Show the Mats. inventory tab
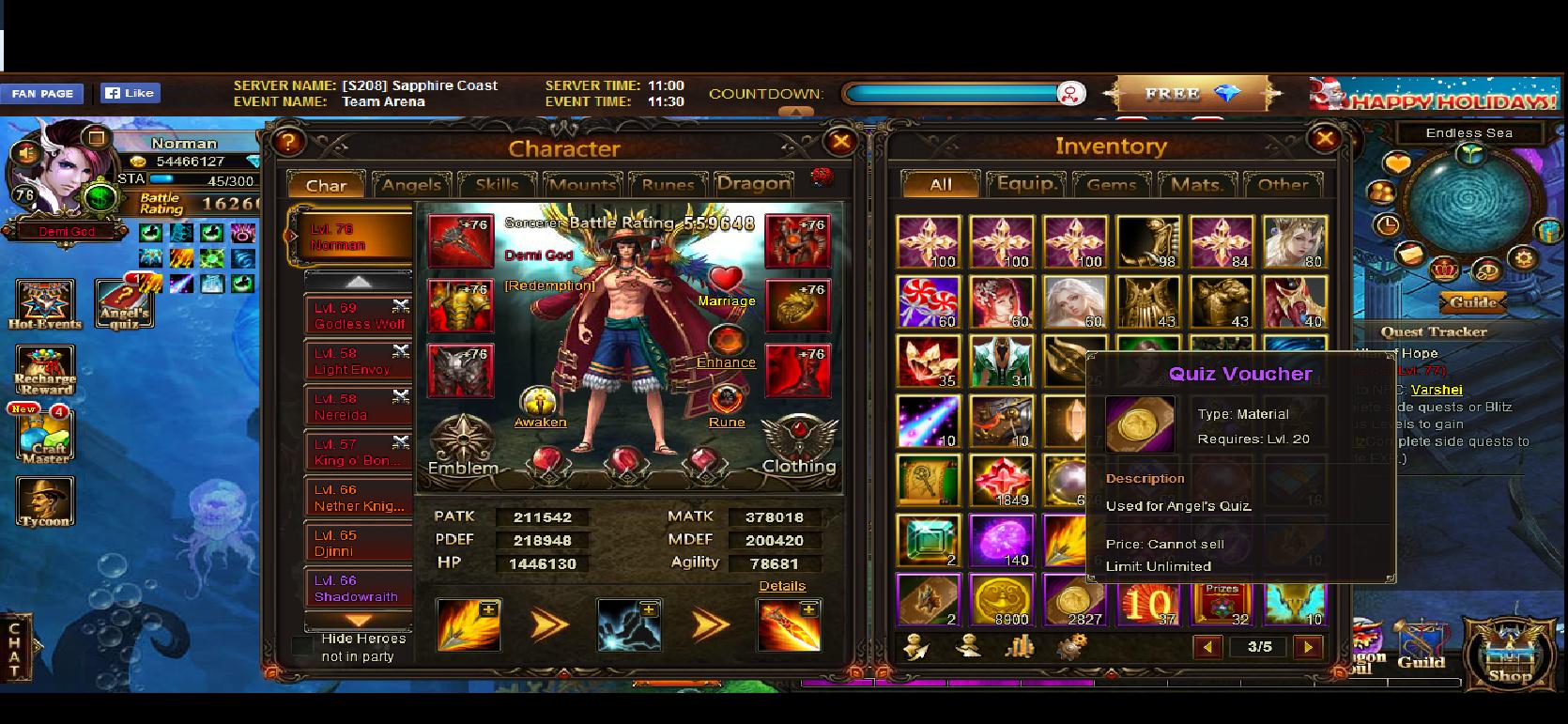The width and height of the screenshot is (1568, 724). [1197, 185]
